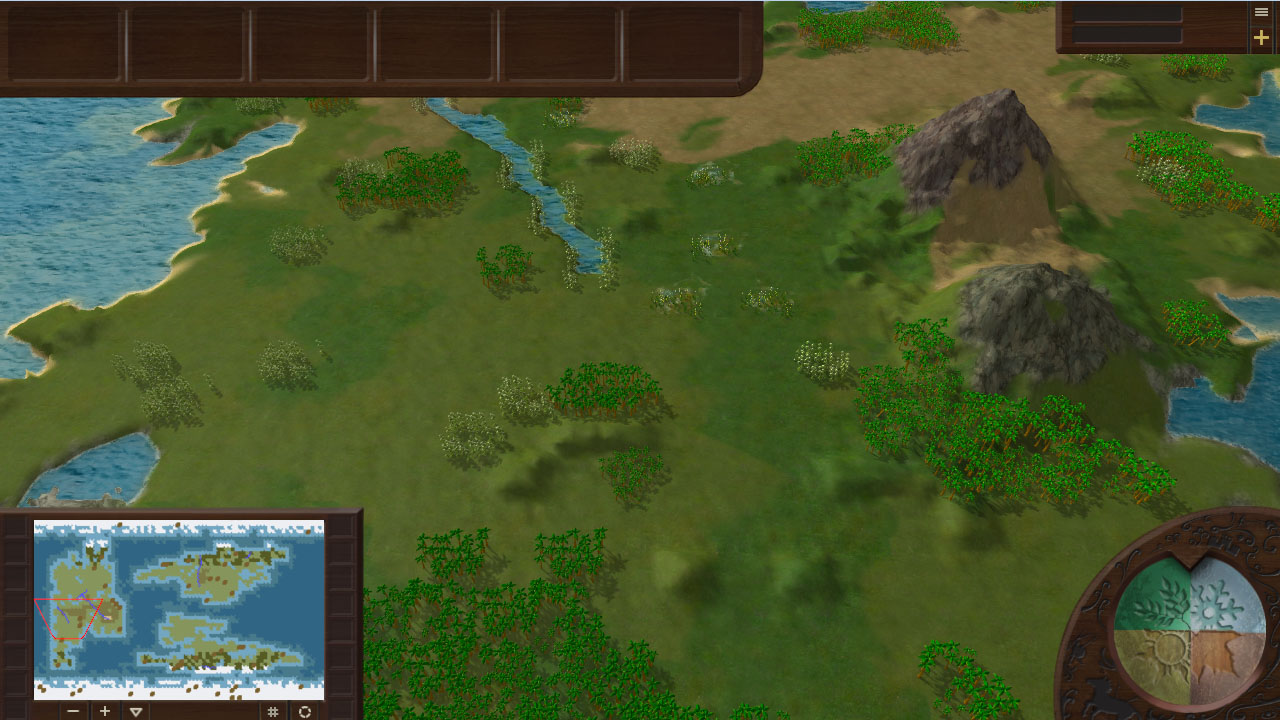Screen dimensions: 1280x720
Task: Click the dashed circle button below the minimap
Action: (305, 711)
